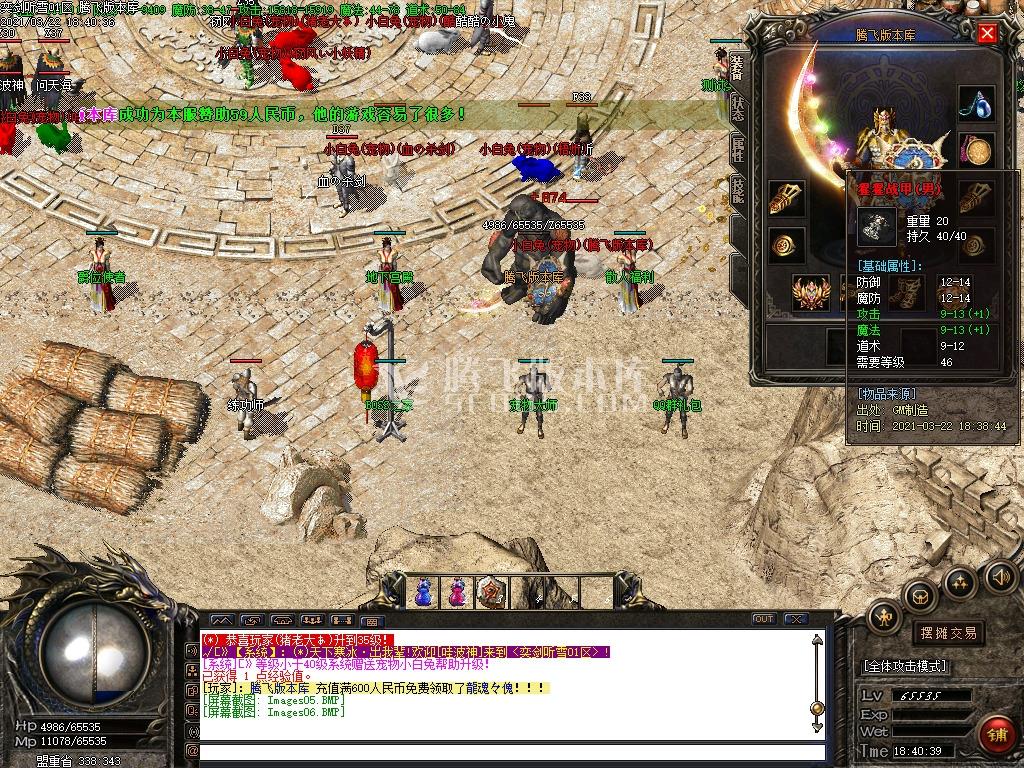Open the bag via the chest icon
This screenshot has width=1024, height=768.
(919, 597)
